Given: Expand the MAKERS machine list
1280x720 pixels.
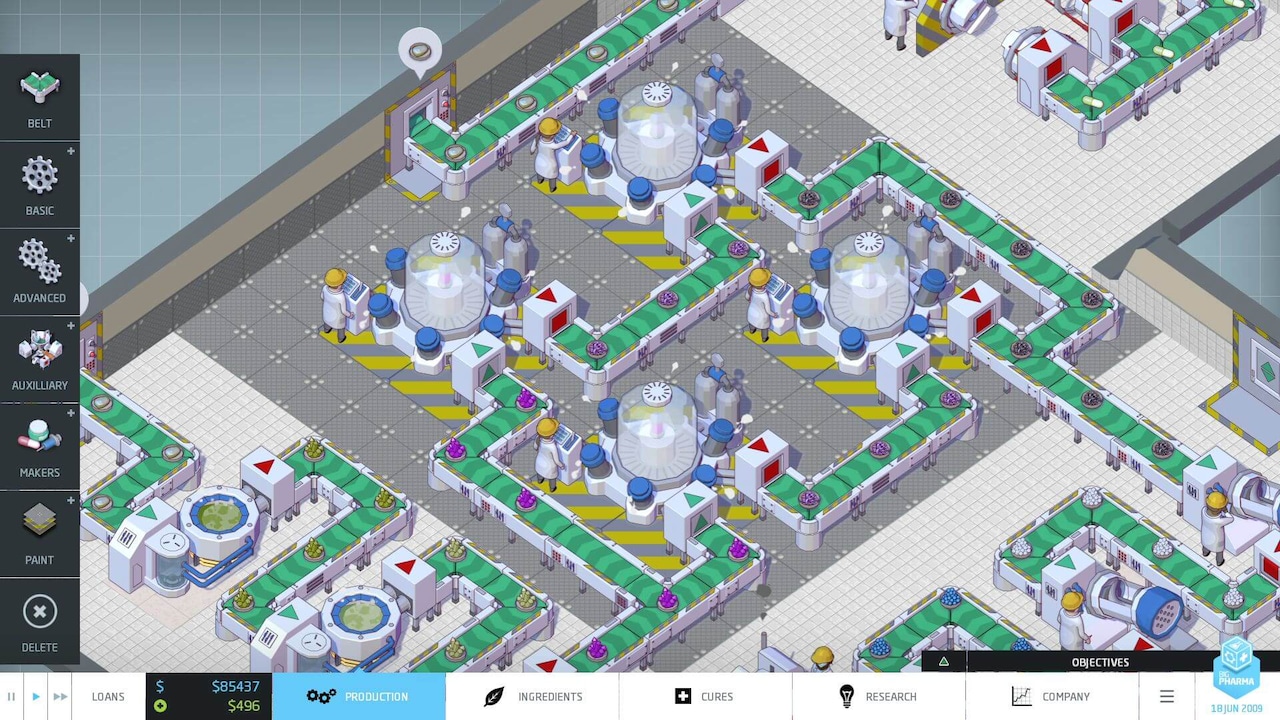Looking at the screenshot, I should 70,413.
